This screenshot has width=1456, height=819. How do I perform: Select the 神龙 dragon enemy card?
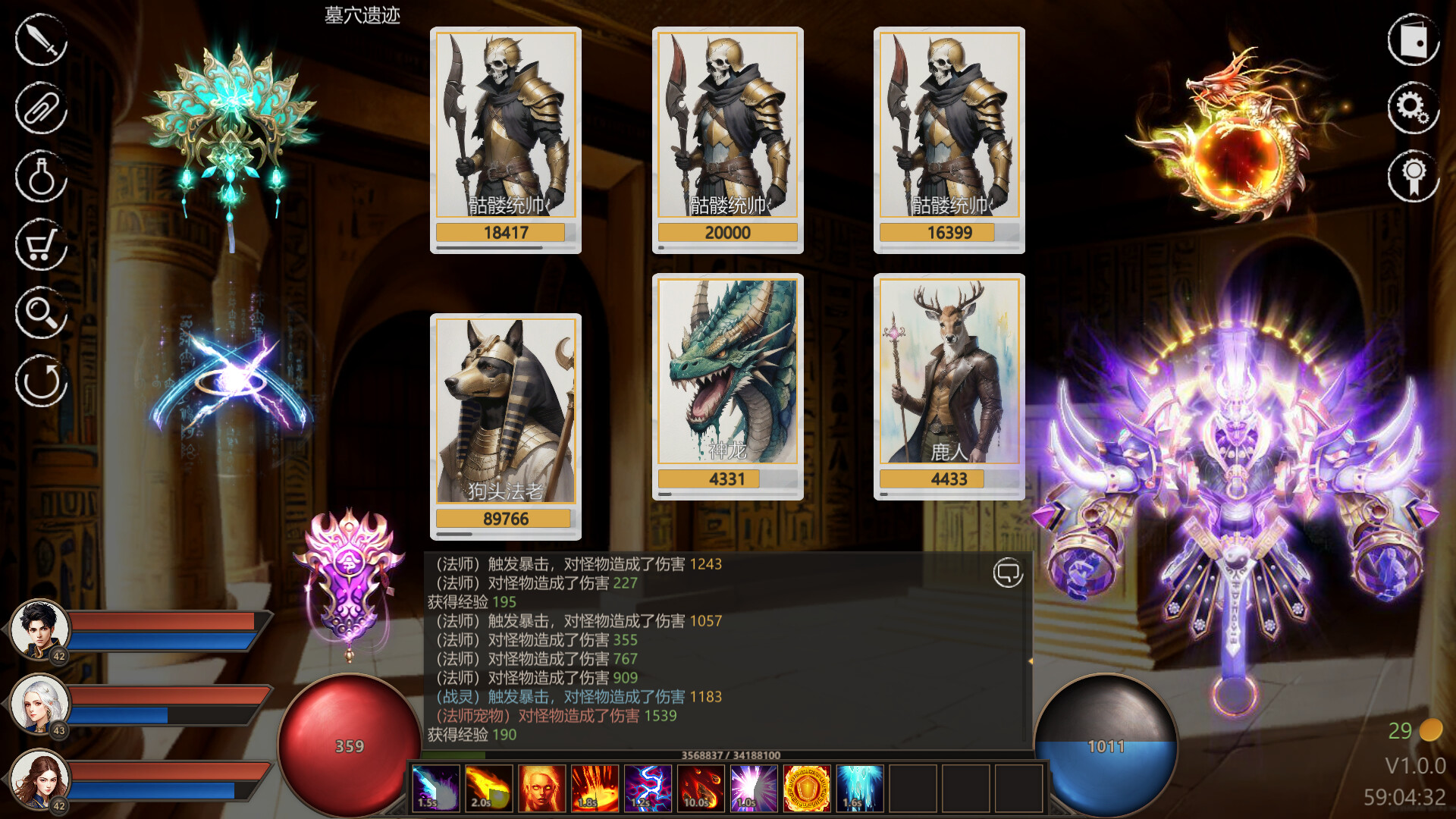(728, 372)
